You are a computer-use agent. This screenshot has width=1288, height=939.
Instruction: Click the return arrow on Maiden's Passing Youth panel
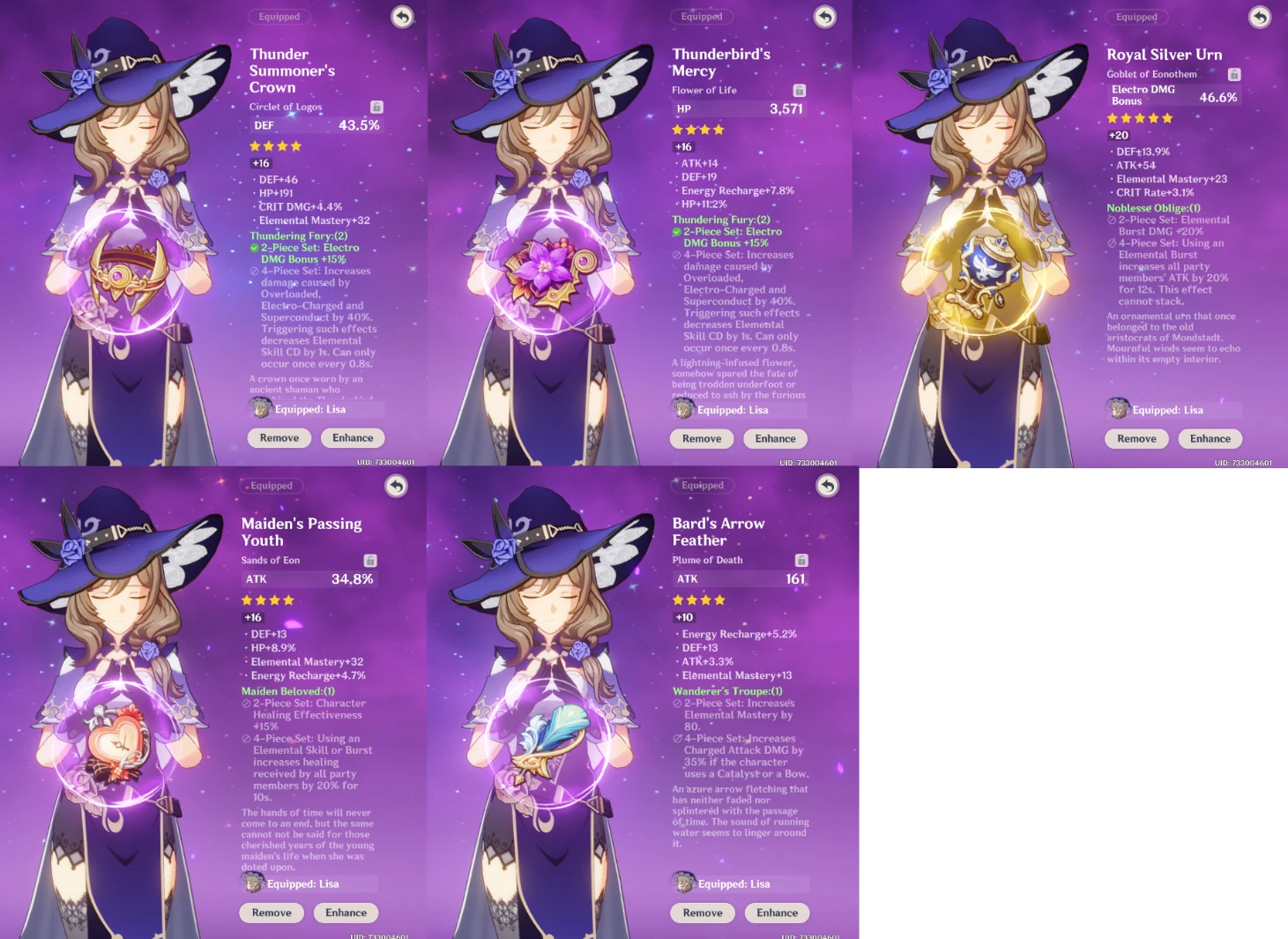pos(395,486)
